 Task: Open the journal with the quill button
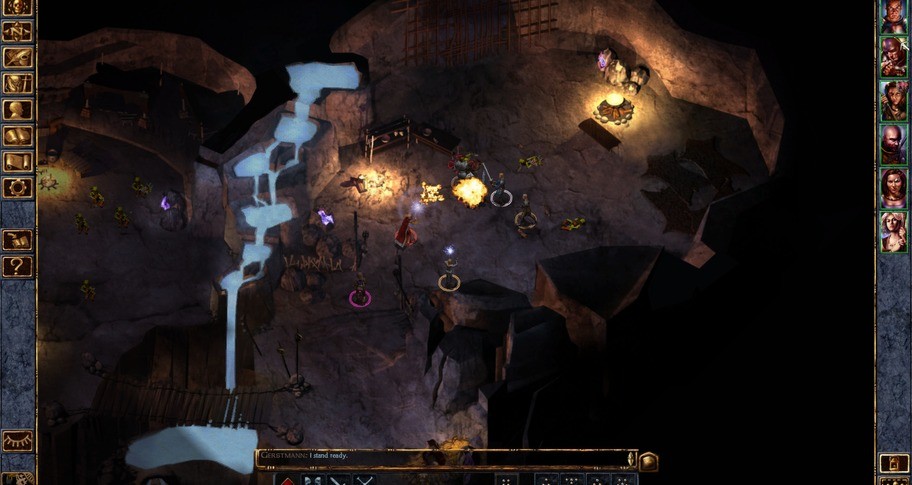point(18,57)
